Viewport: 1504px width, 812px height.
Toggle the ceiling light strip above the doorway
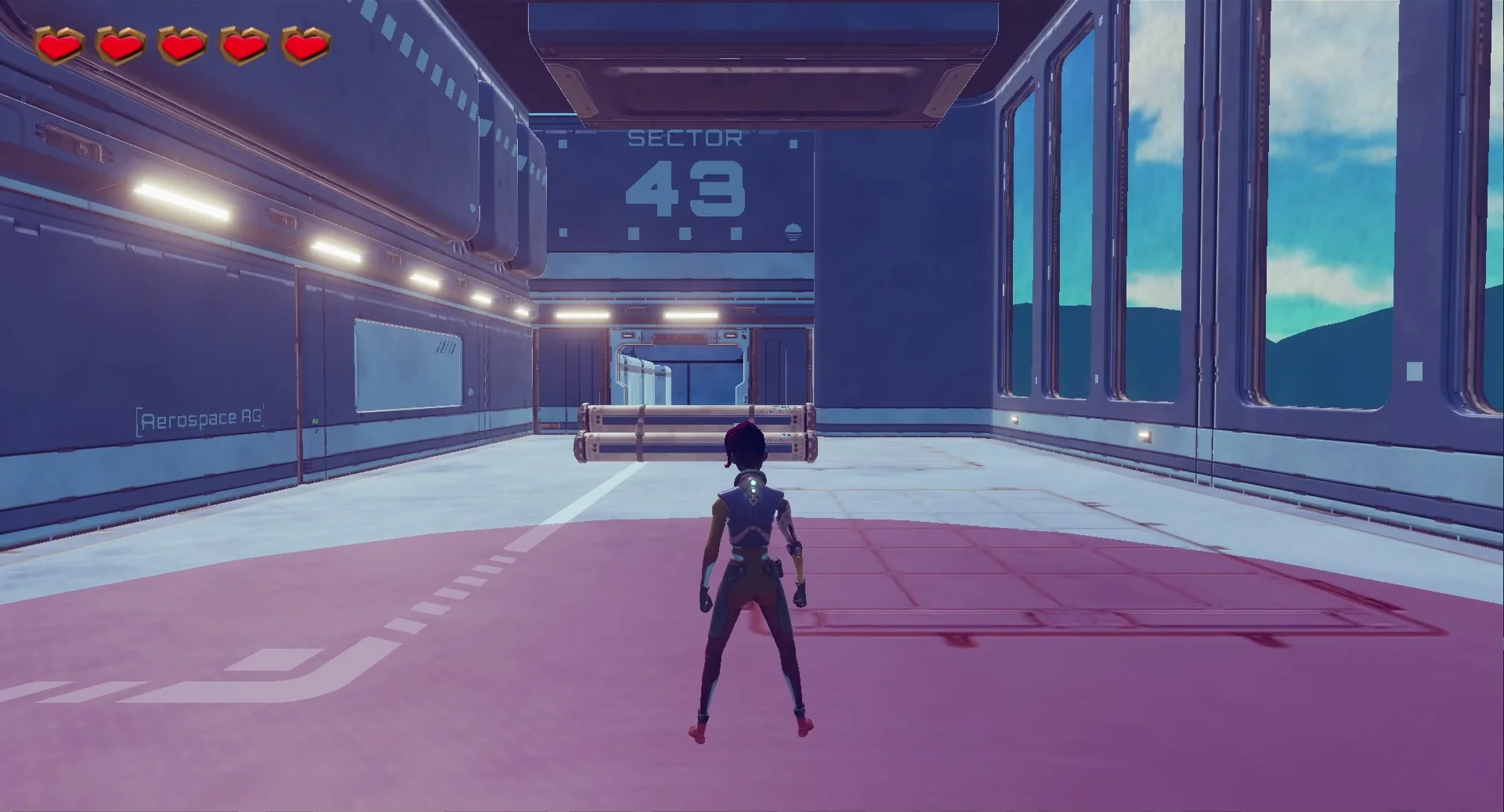pyautogui.click(x=689, y=314)
